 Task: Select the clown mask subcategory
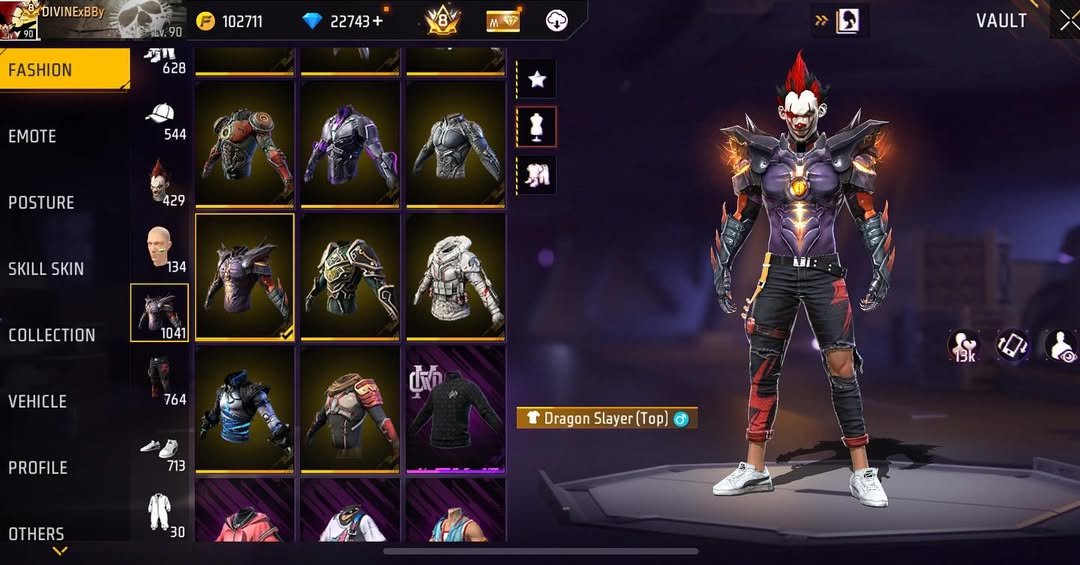point(160,182)
